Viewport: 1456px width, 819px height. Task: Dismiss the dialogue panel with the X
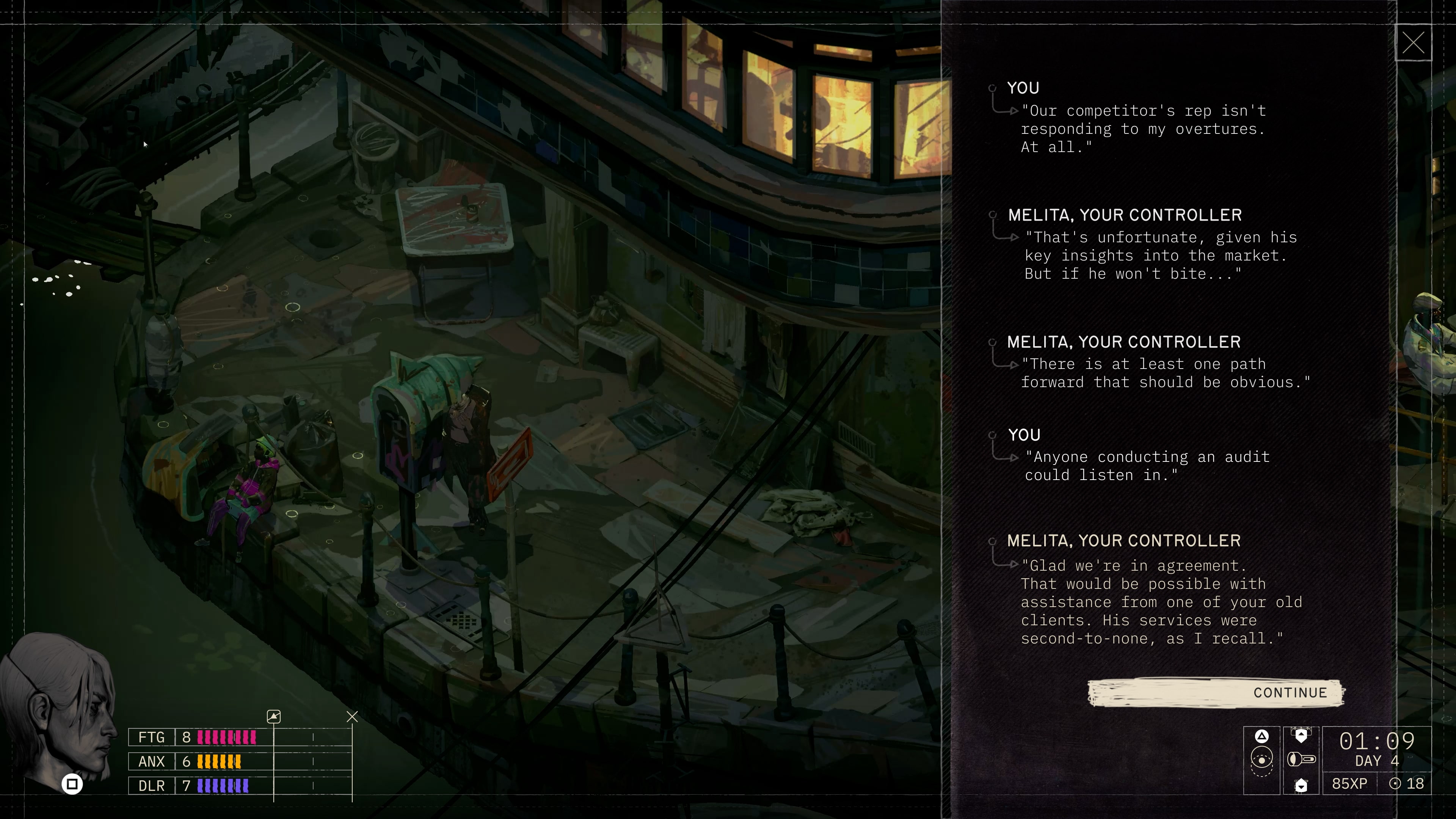[x=1413, y=42]
